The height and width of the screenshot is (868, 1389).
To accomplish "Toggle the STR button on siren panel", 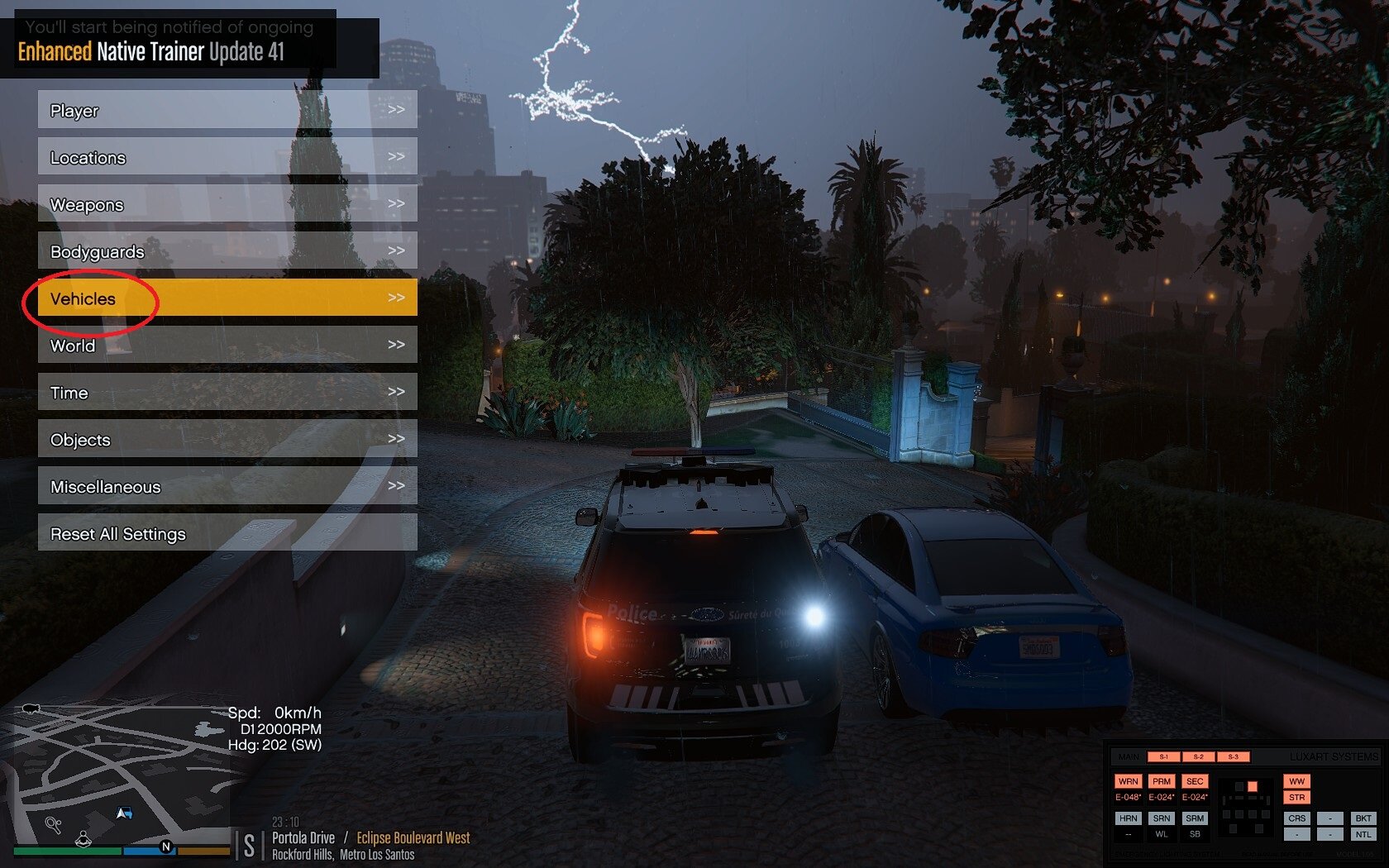I will 1296,798.
